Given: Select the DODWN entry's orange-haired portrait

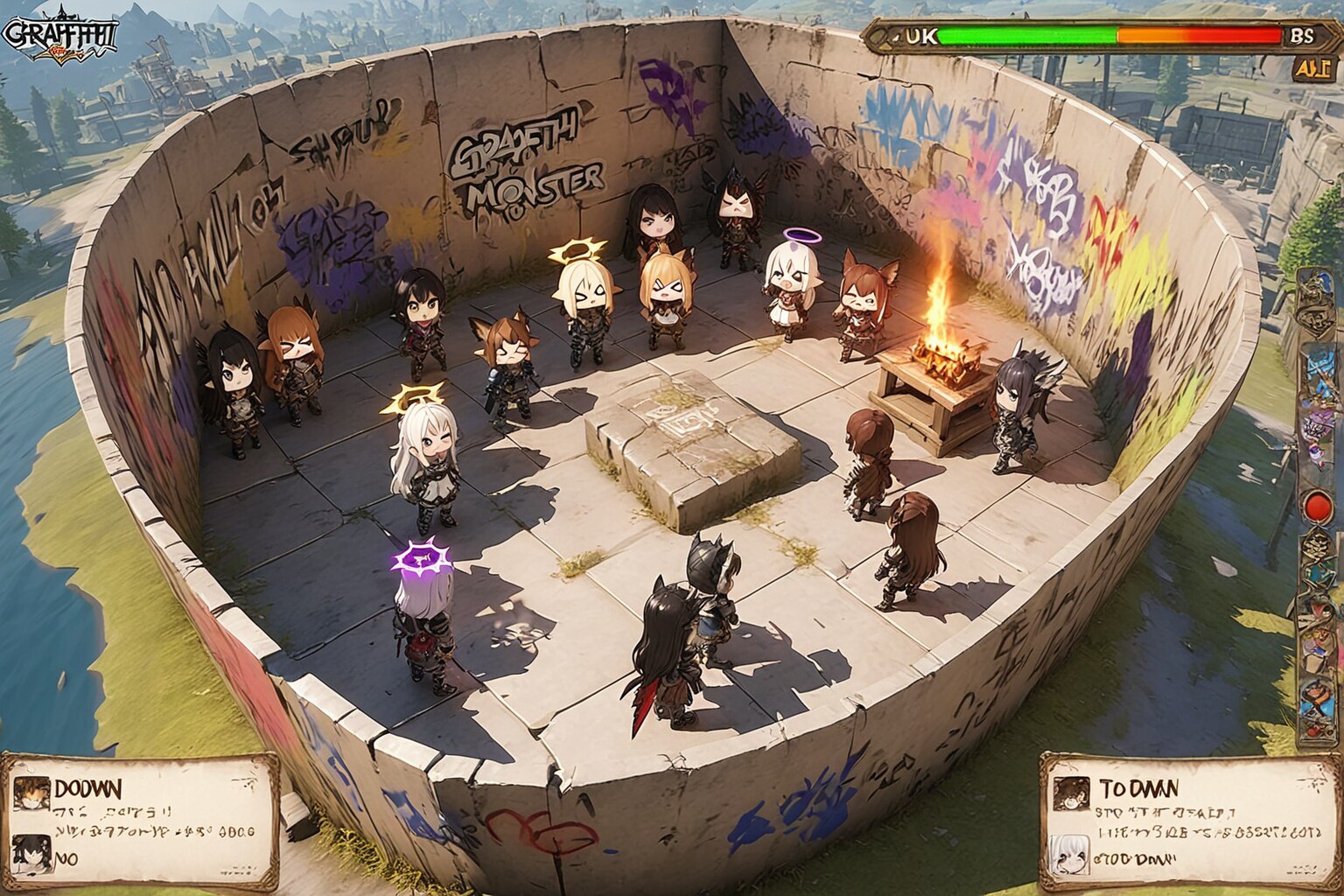Looking at the screenshot, I should click(x=31, y=792).
